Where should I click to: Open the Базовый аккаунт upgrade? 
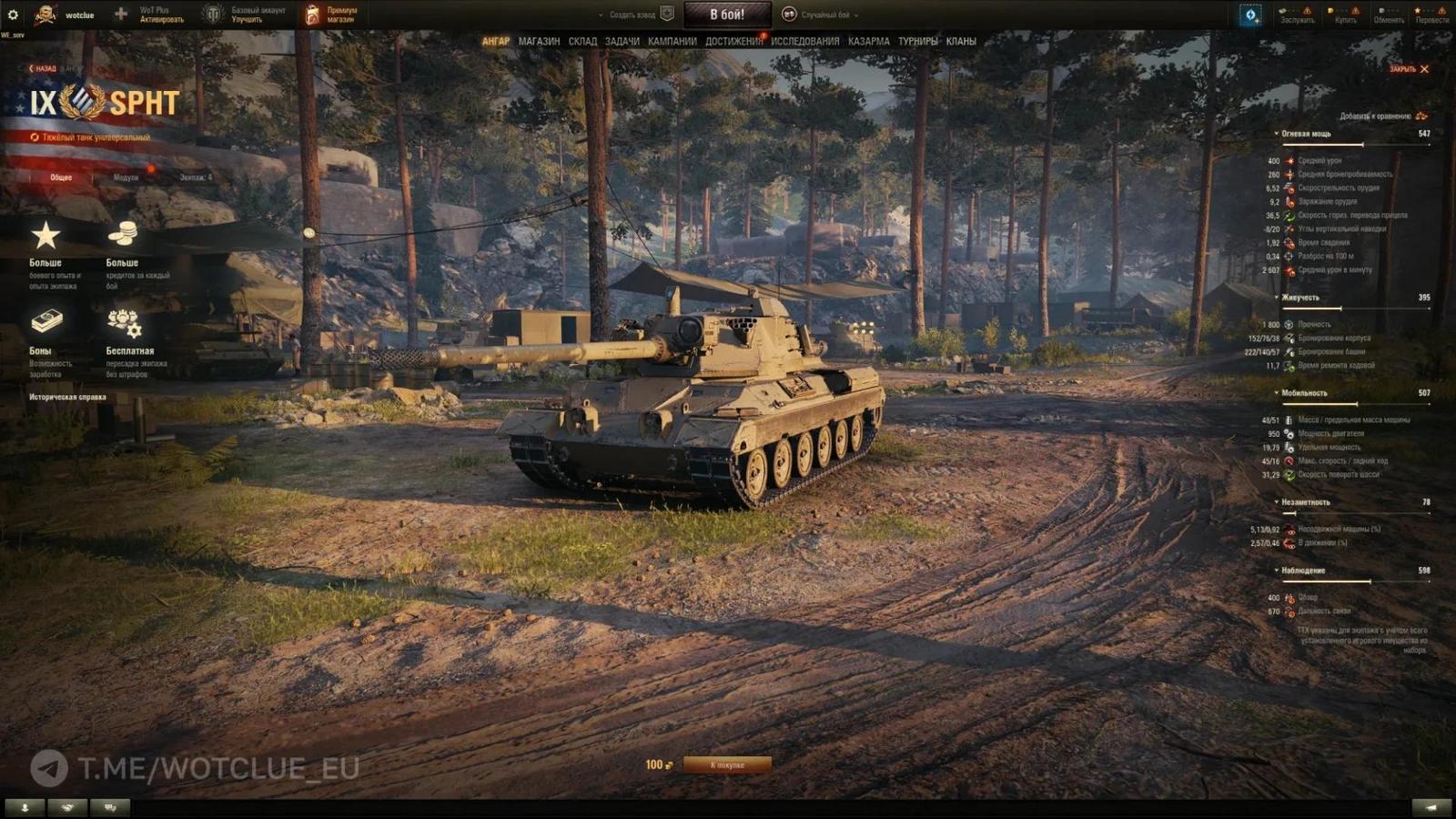pyautogui.click(x=259, y=15)
